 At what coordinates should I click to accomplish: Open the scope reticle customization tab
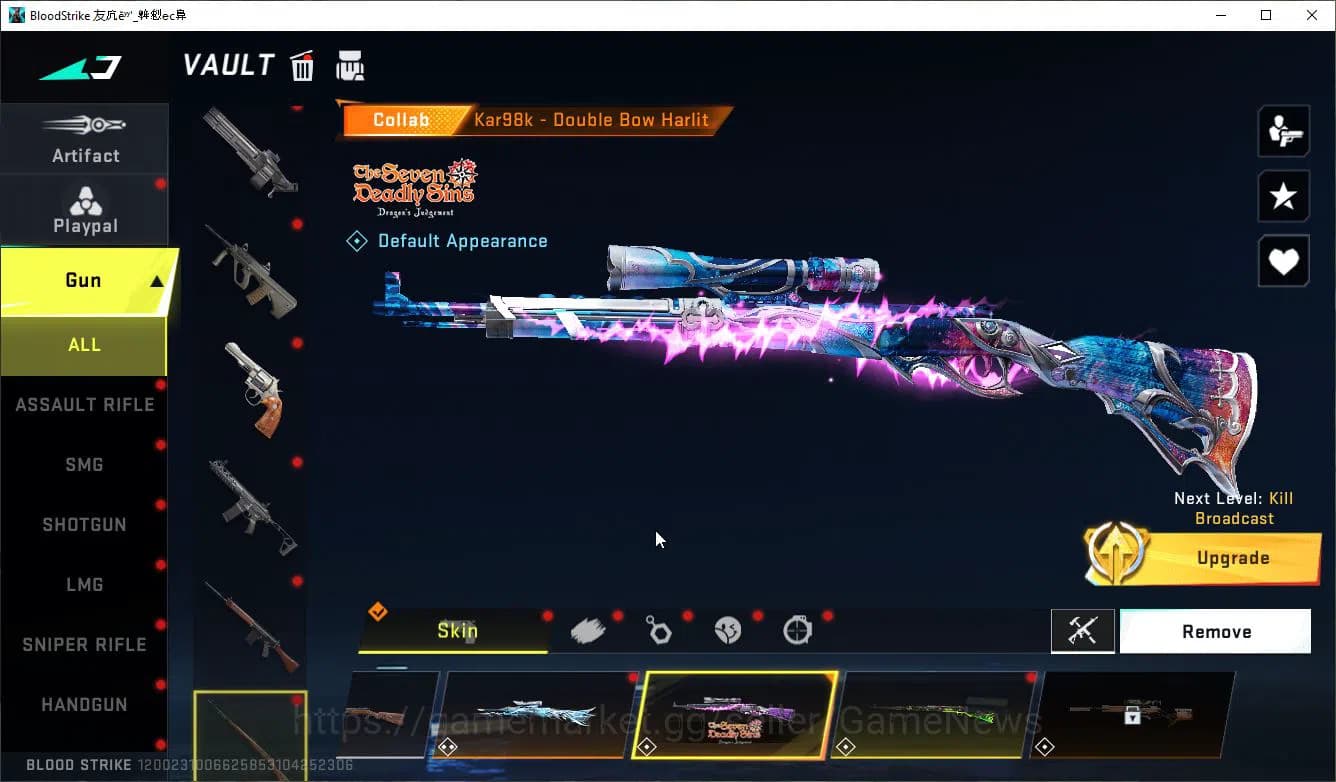[797, 630]
